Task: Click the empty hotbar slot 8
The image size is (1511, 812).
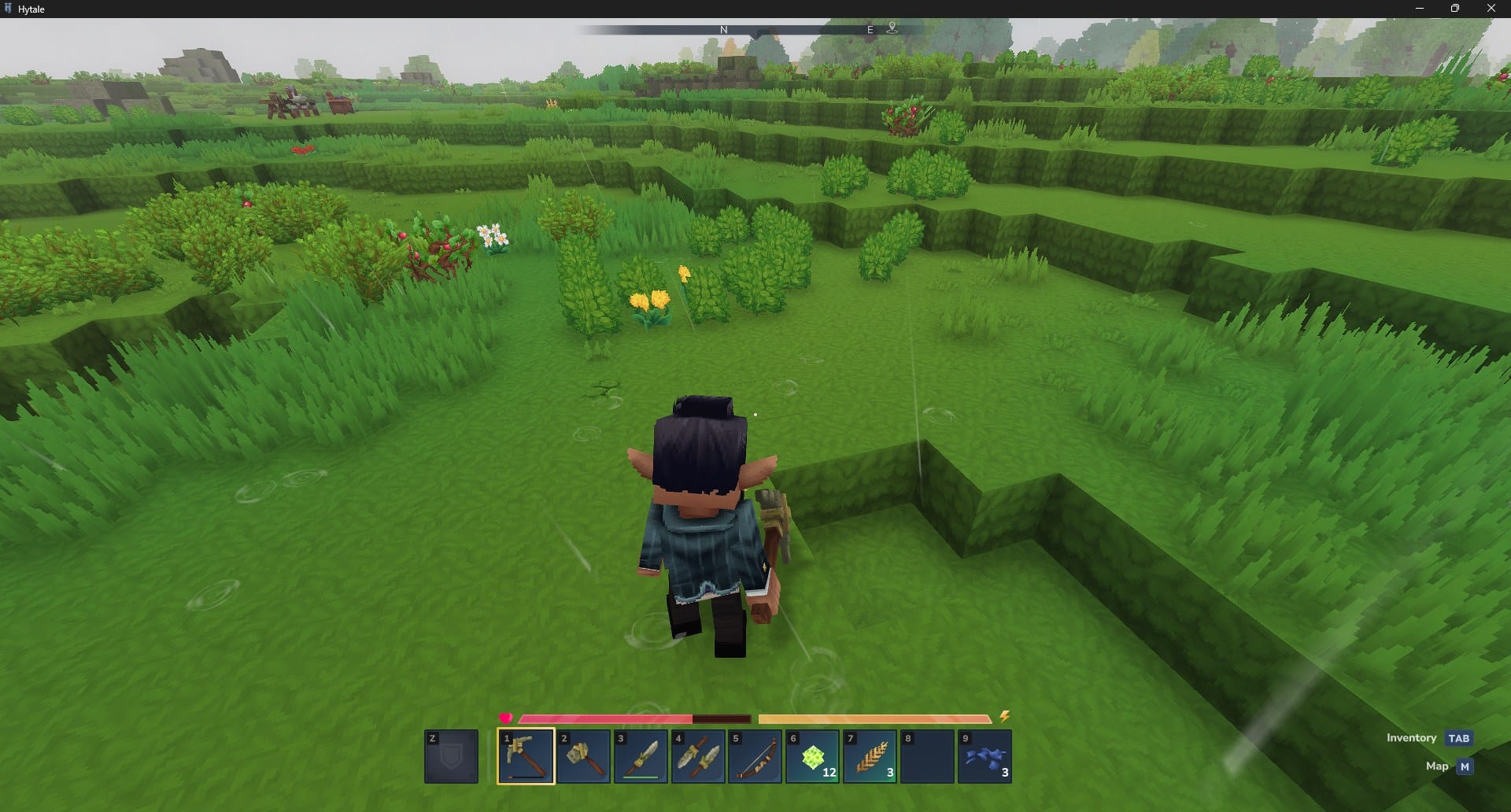Action: coord(927,756)
